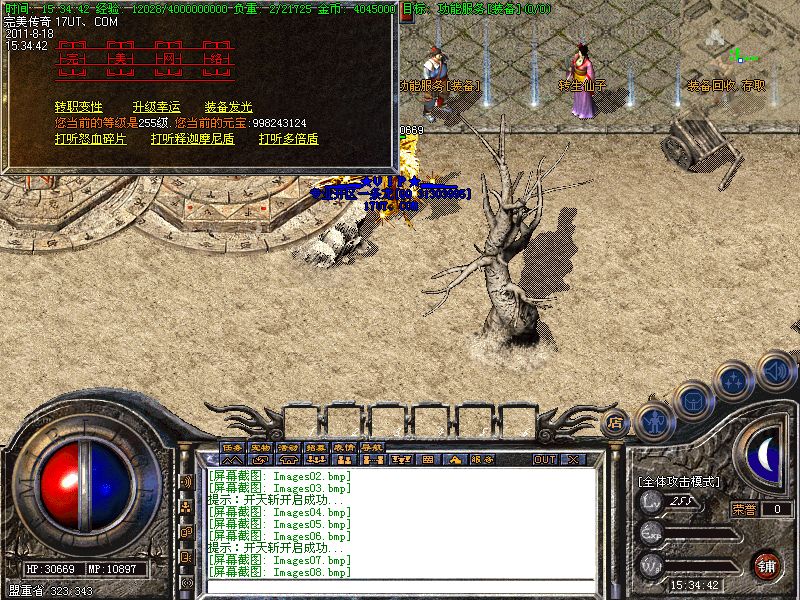Open the 宠物 tab
Image resolution: width=800 pixels, height=600 pixels.
(260, 447)
